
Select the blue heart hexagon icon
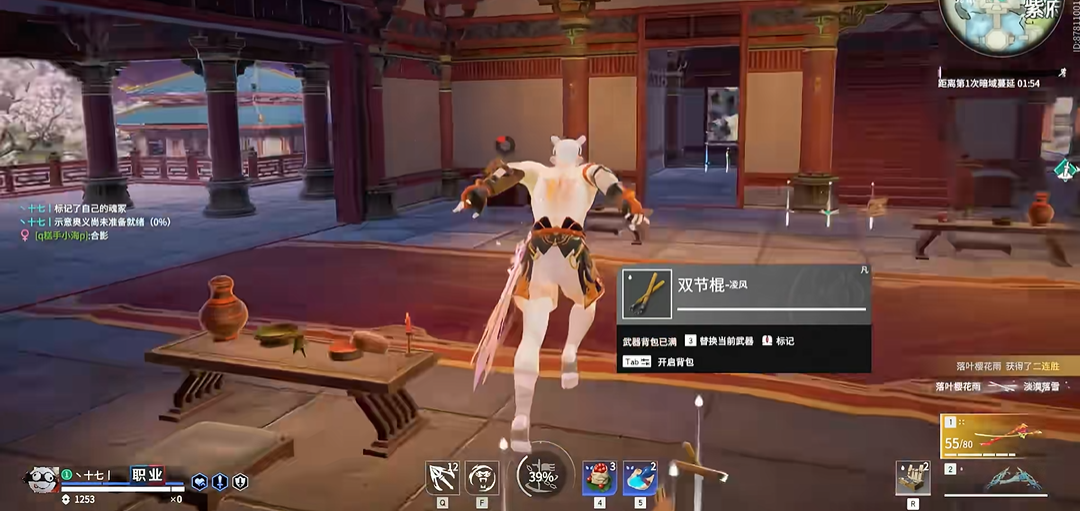click(x=200, y=482)
